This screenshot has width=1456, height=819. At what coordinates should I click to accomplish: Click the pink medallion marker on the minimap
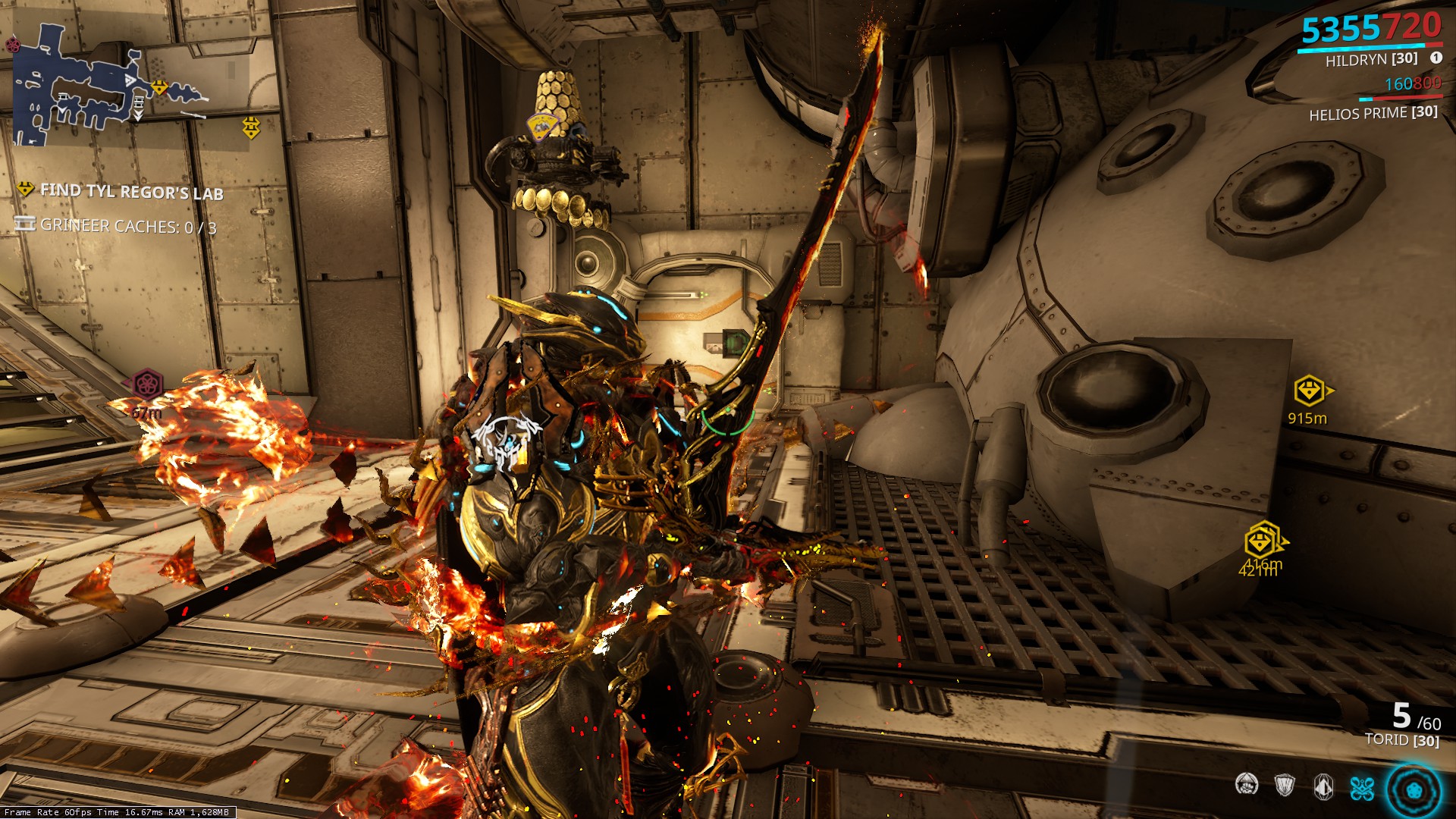pyautogui.click(x=13, y=45)
